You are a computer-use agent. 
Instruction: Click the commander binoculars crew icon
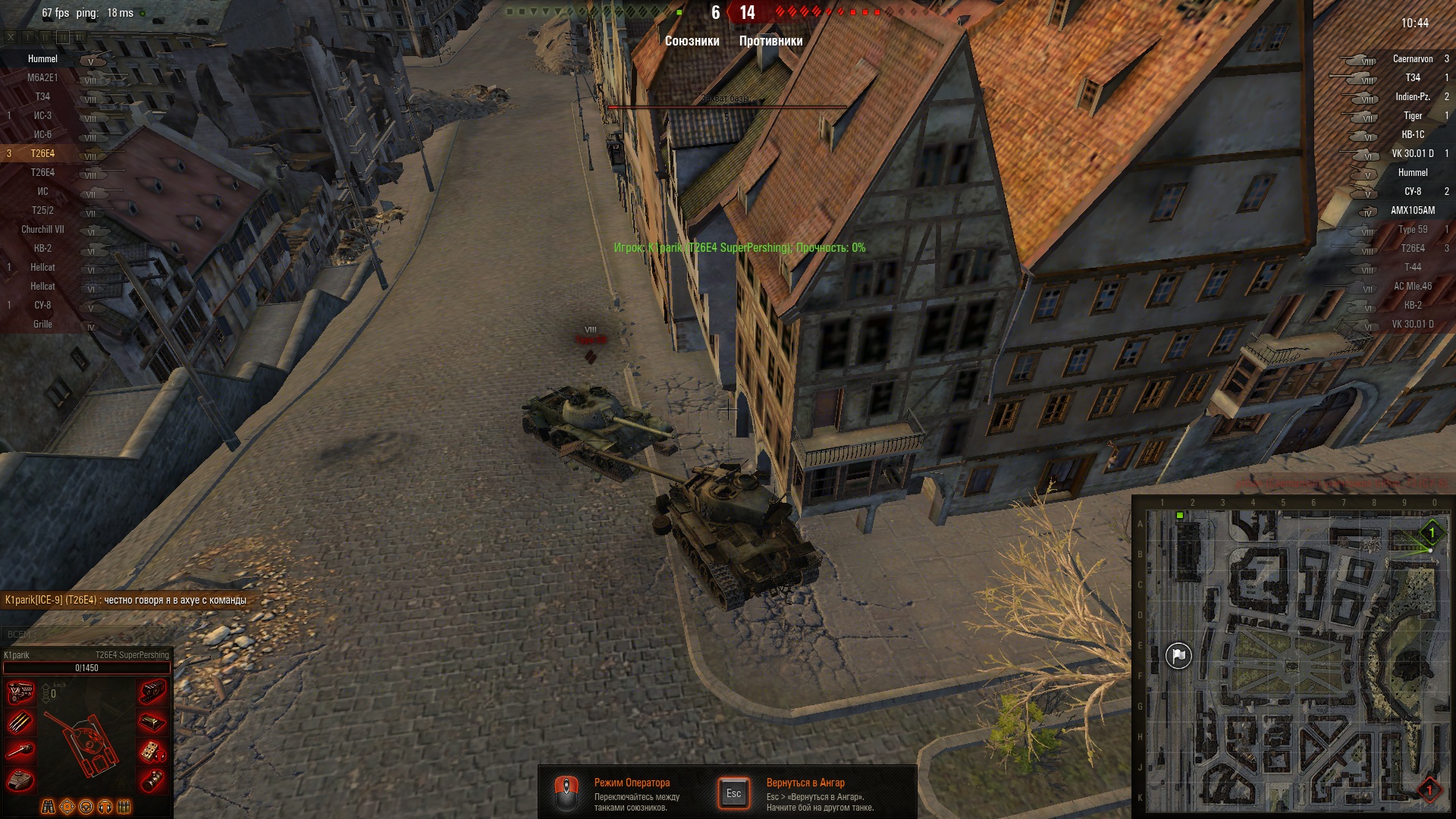coord(48,807)
